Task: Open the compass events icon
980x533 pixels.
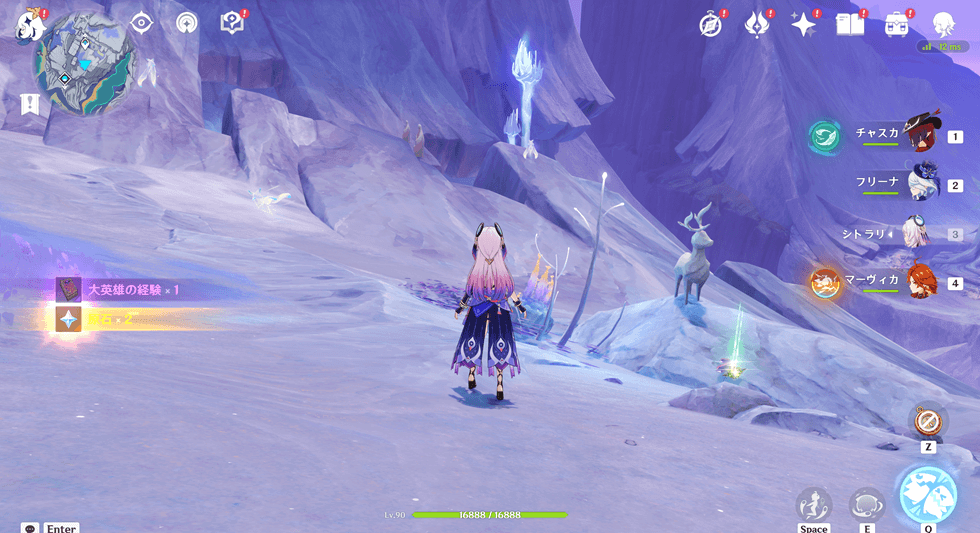Action: 711,25
